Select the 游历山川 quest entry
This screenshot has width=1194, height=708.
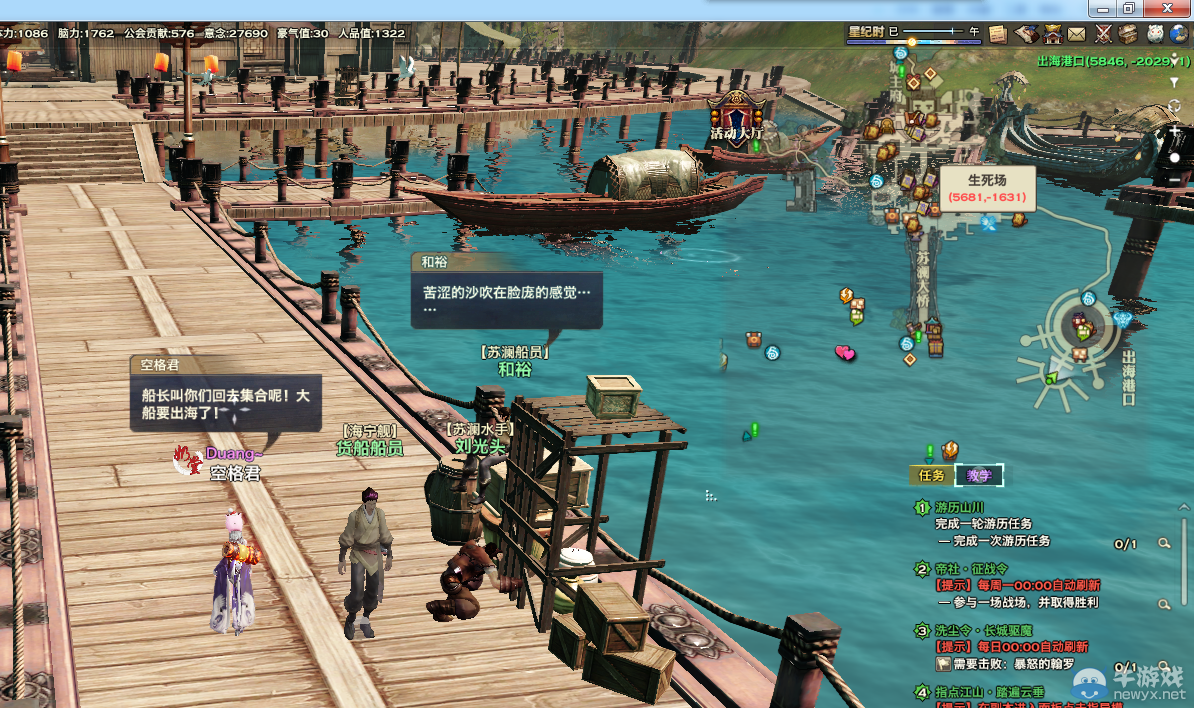[x=959, y=508]
